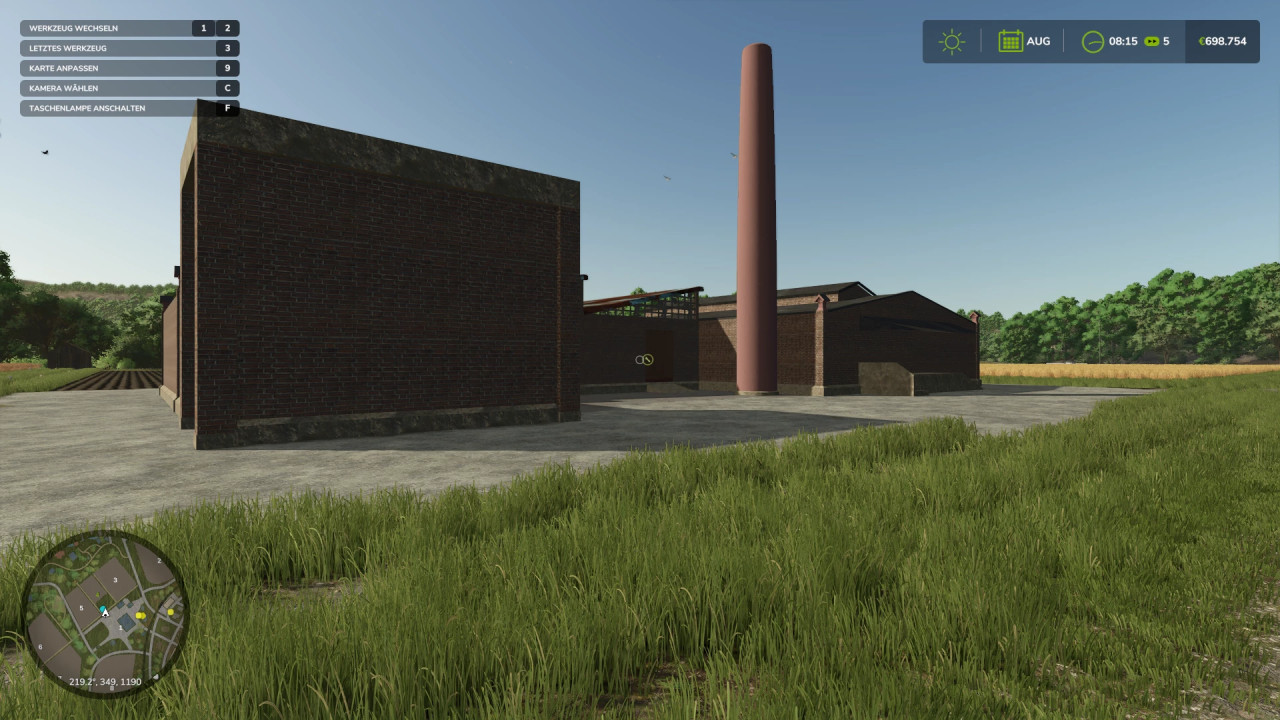Select the yellow vehicle marker on the minimap

tap(141, 615)
